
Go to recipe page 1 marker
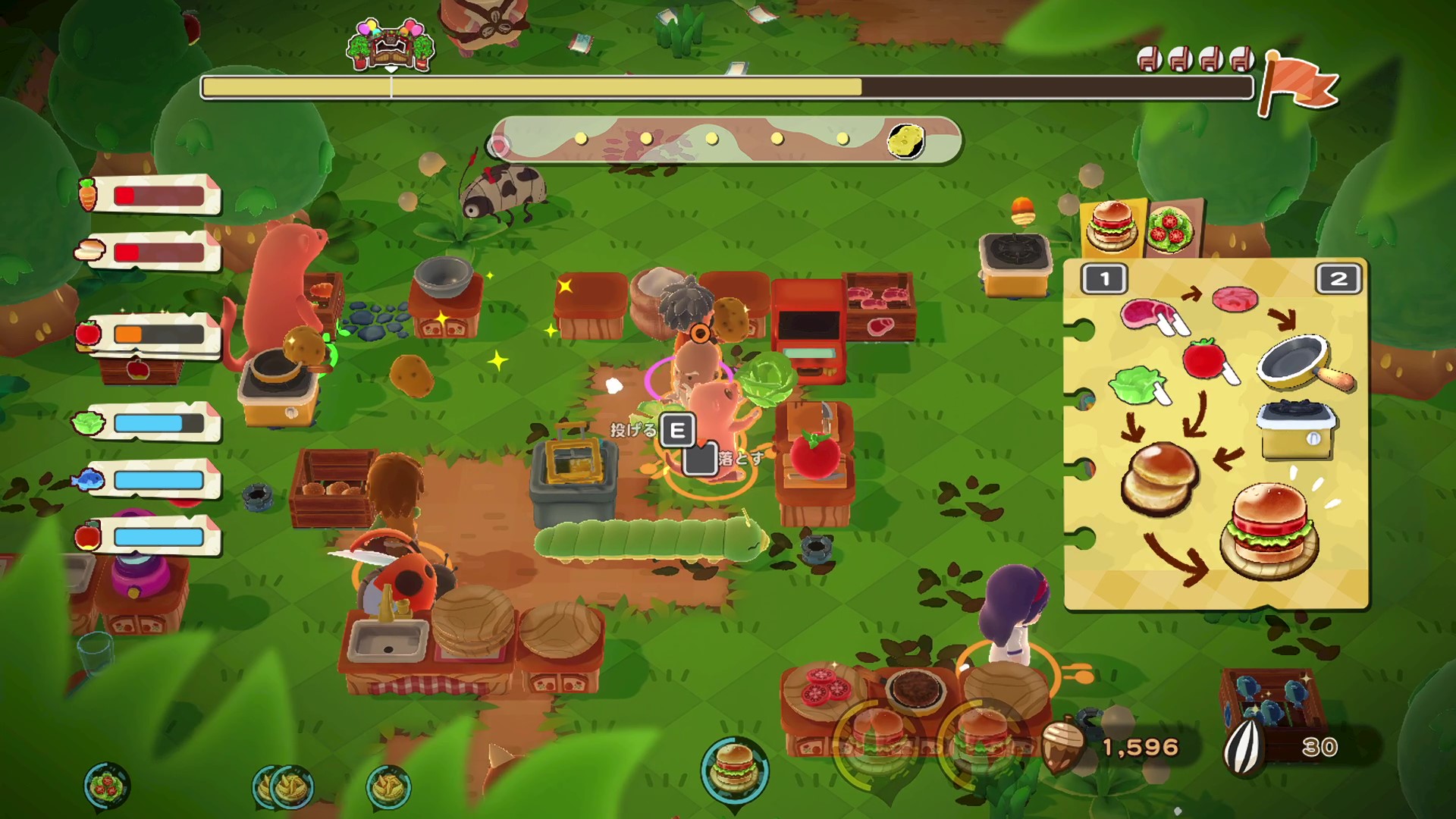click(x=1104, y=279)
